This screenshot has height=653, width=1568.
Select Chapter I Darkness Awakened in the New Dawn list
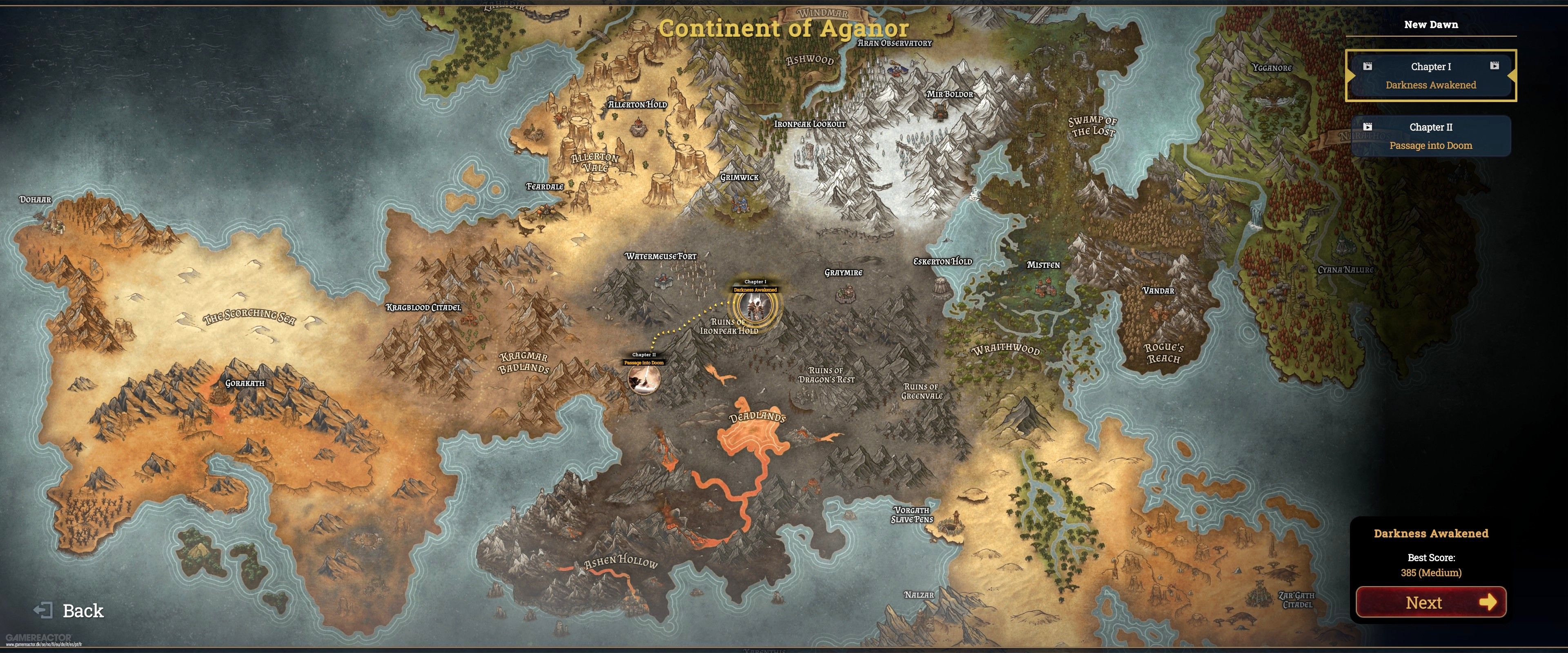tap(1430, 76)
